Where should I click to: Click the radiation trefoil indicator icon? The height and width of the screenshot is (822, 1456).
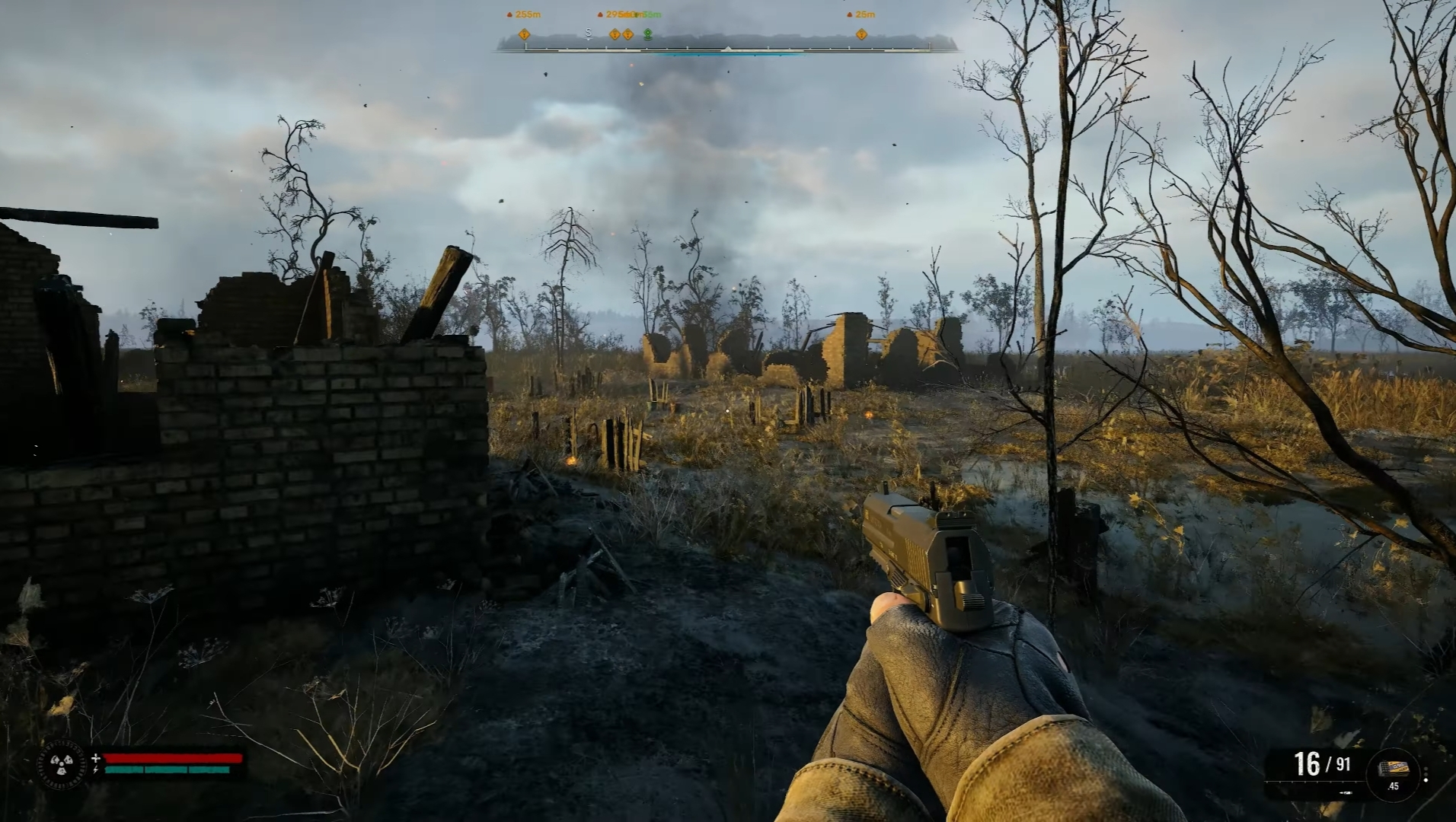click(62, 764)
